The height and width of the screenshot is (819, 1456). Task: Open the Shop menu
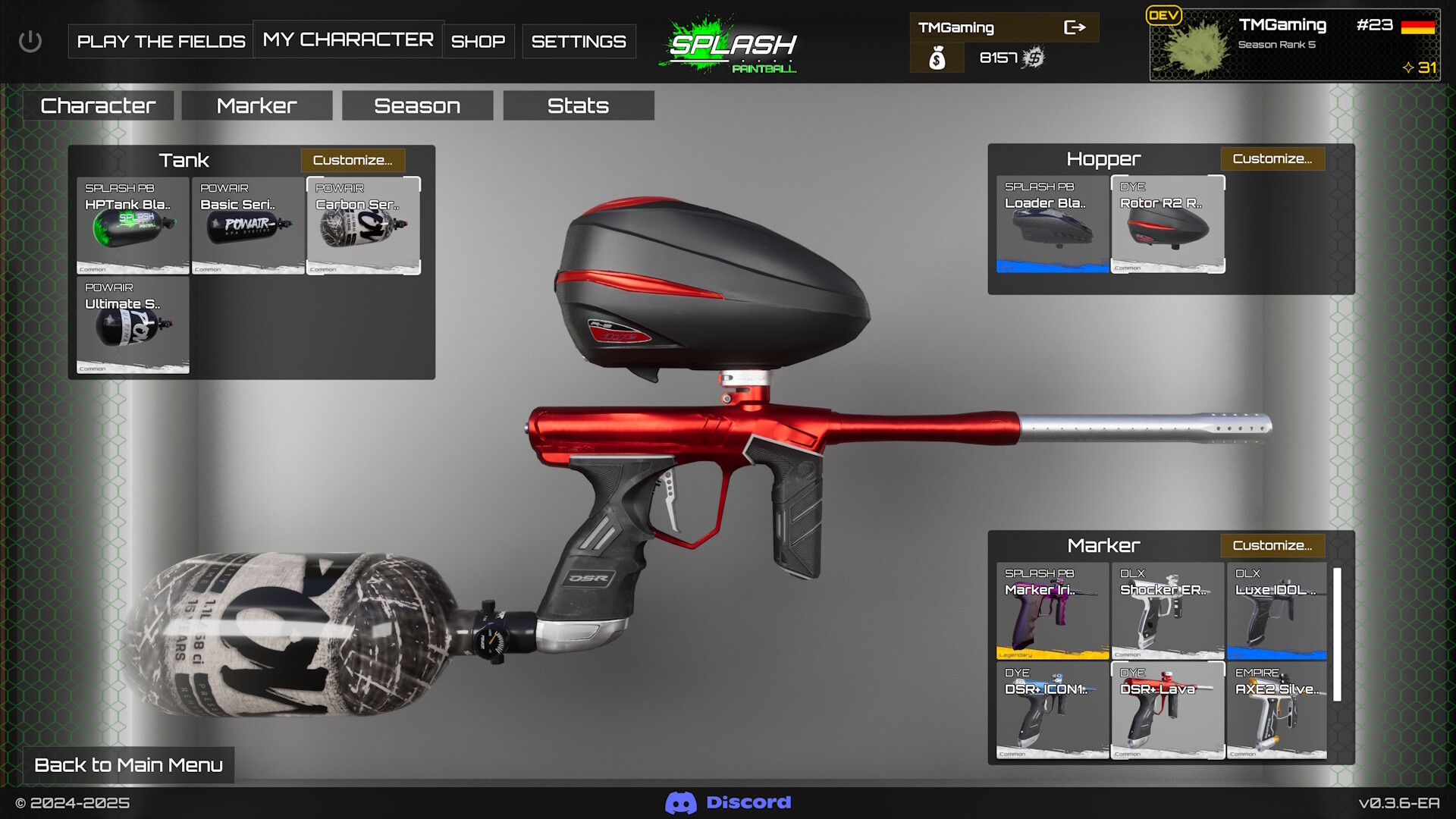coord(478,42)
